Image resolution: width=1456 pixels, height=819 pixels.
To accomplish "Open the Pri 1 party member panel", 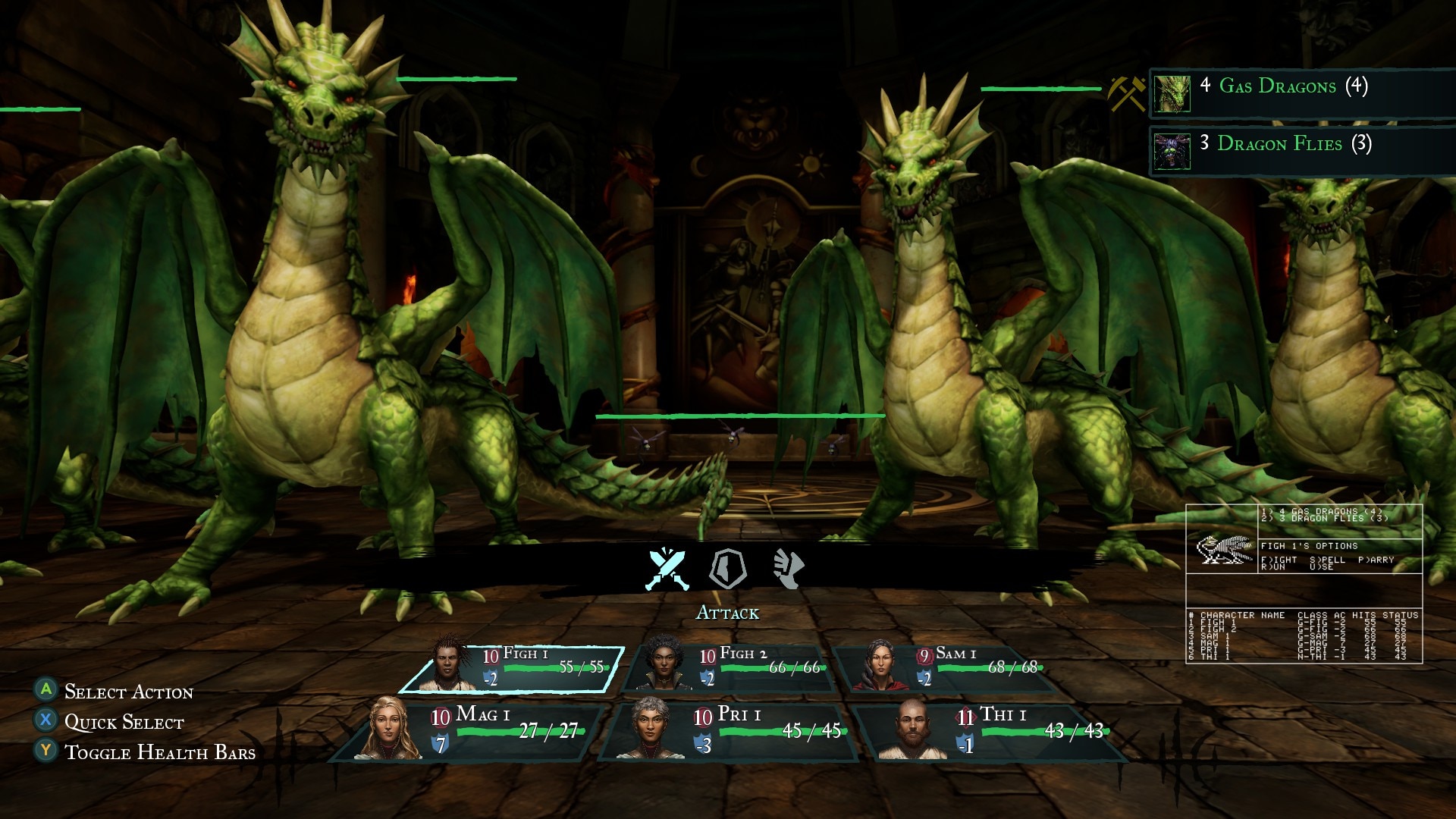I will click(730, 731).
